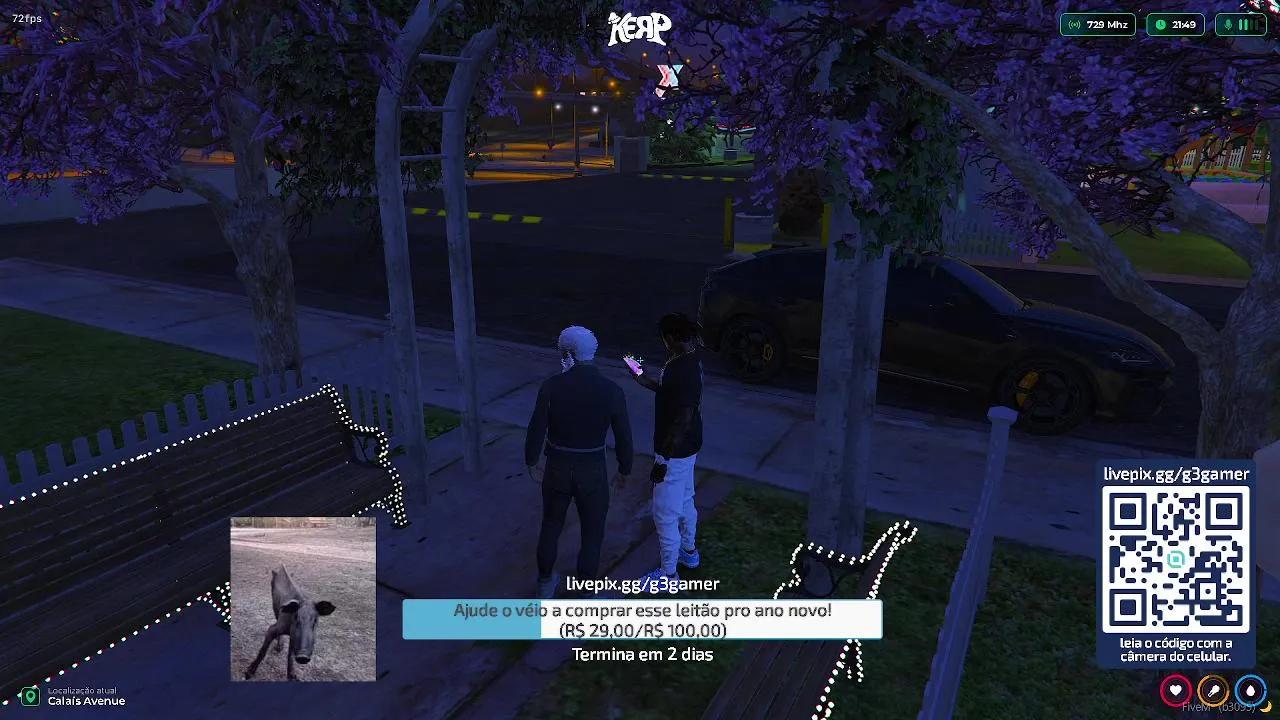Click the moon icon near FiveM watermark
Image resolution: width=1280 pixels, height=720 pixels.
pyautogui.click(x=1268, y=708)
